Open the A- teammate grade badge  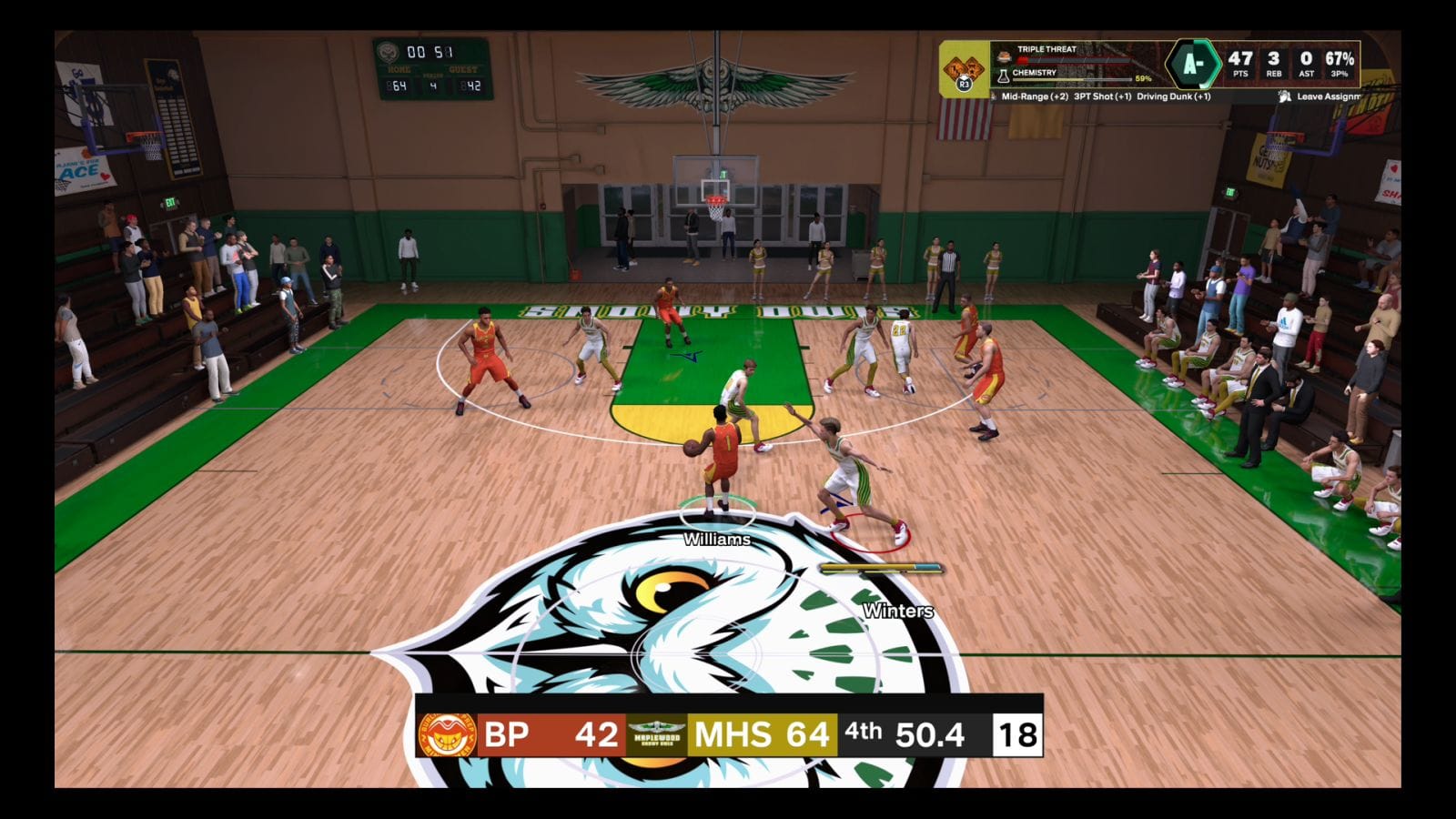coord(1193,65)
